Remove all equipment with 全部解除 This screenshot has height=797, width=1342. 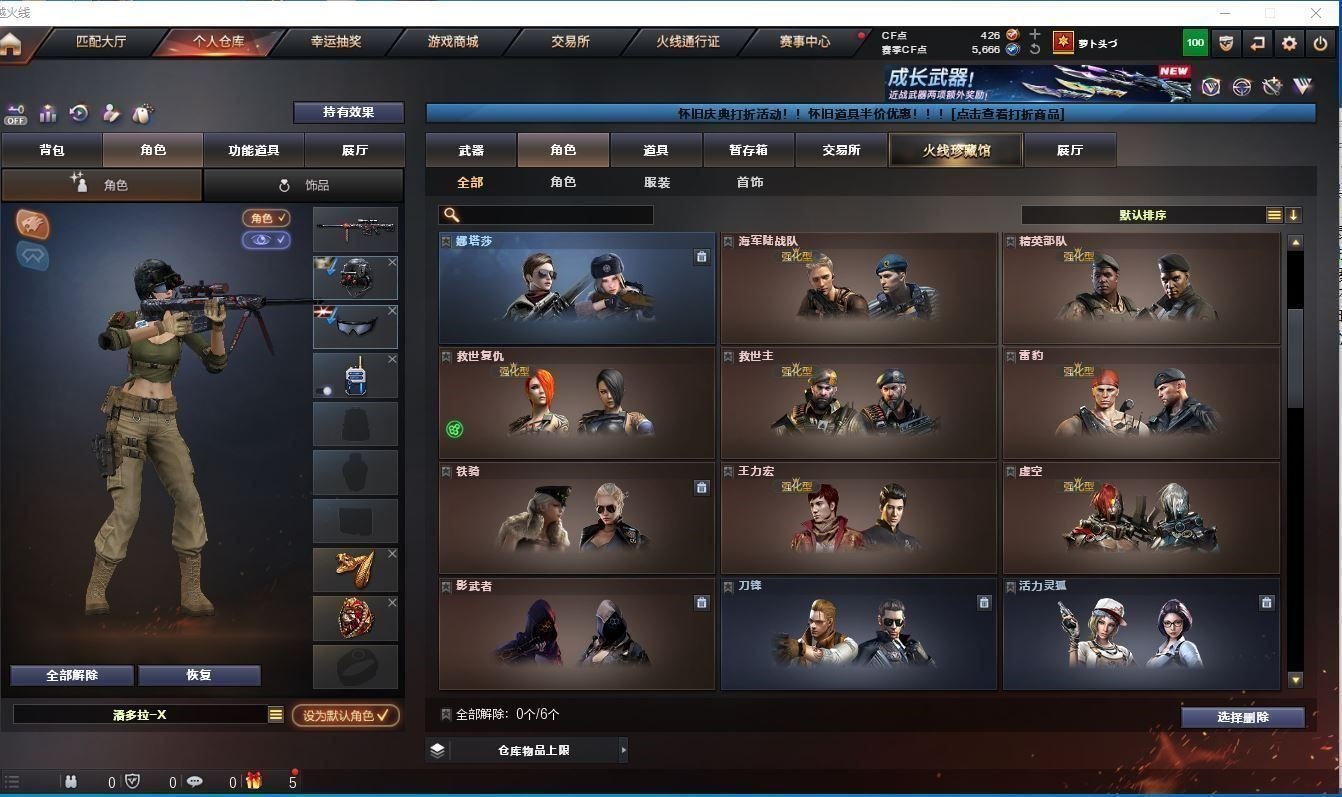tap(72, 675)
